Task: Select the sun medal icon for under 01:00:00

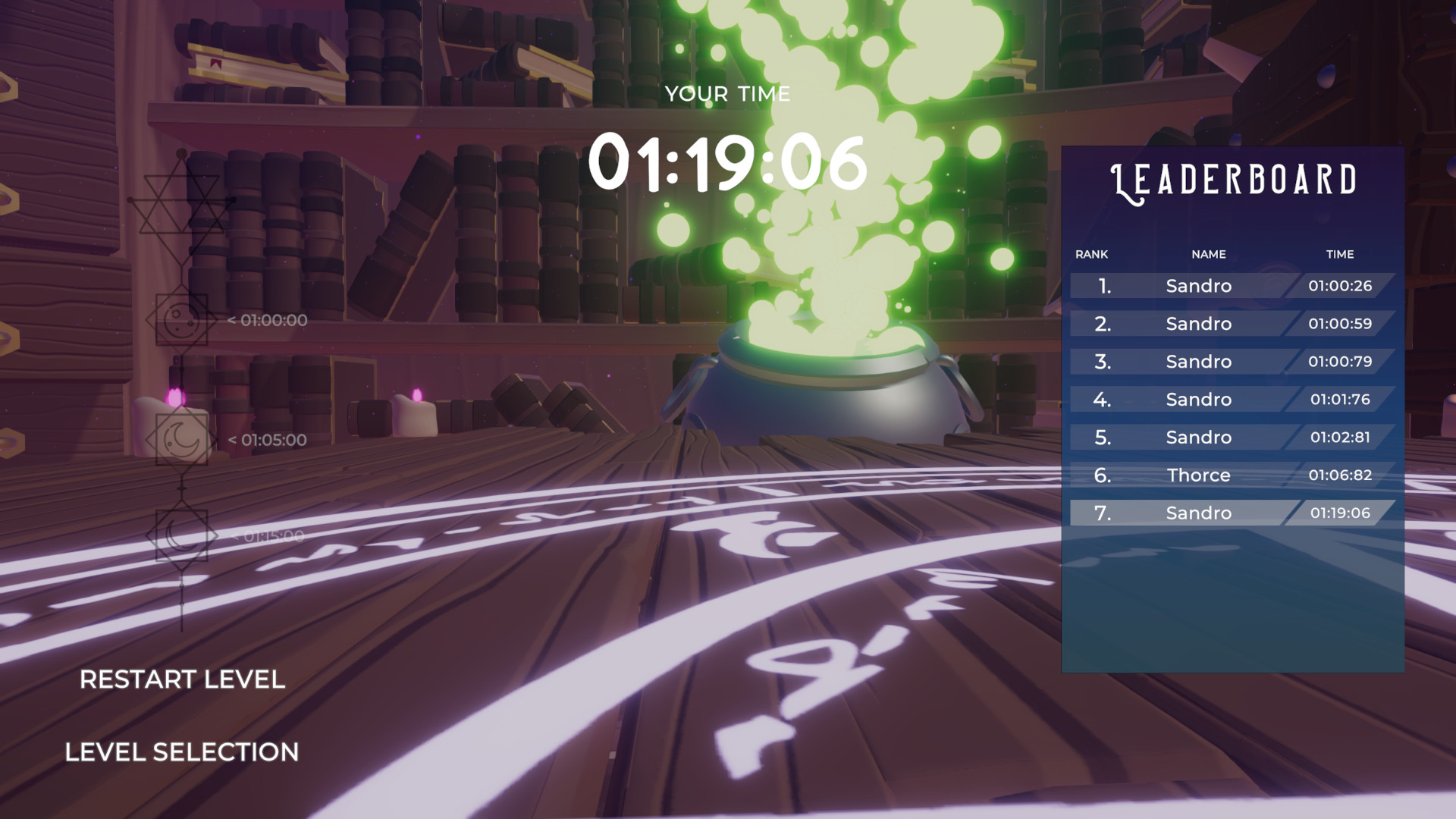Action: (x=182, y=320)
